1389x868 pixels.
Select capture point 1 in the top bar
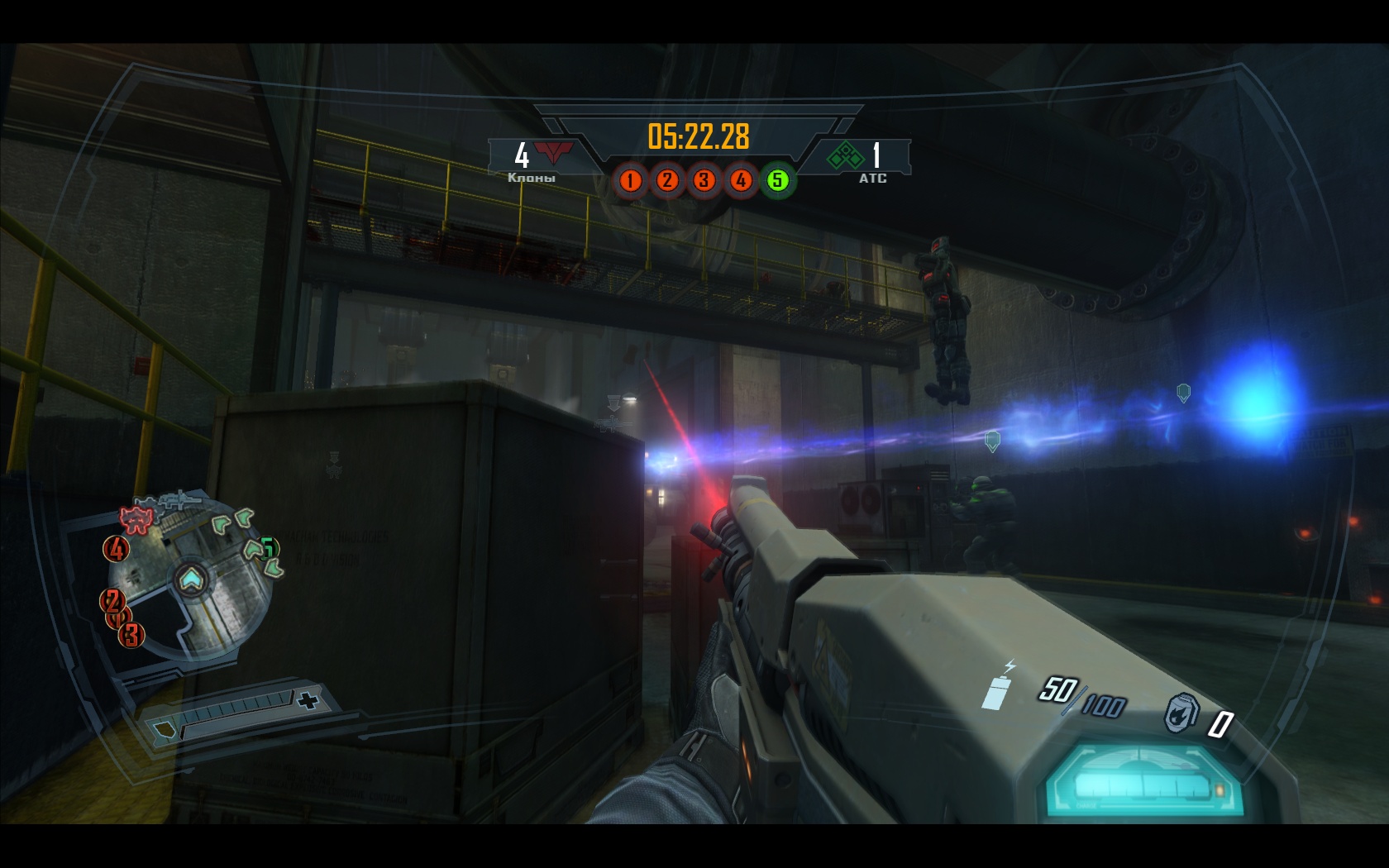point(631,180)
